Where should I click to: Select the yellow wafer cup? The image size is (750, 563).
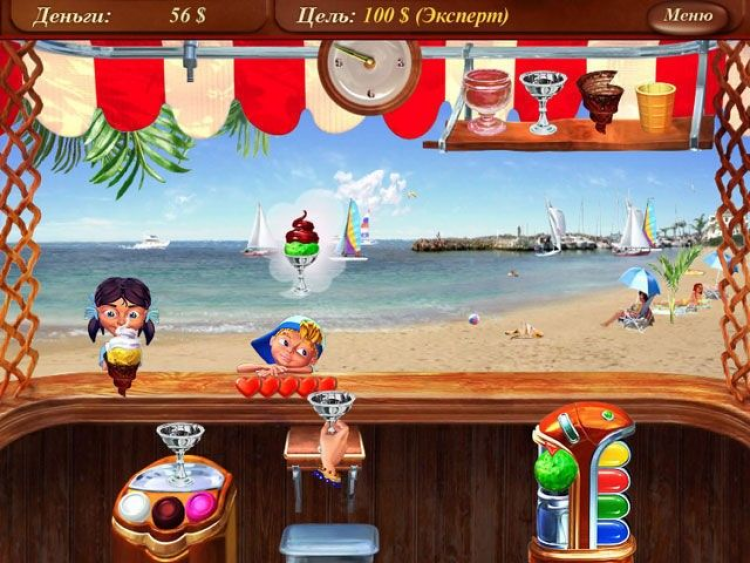coord(655,105)
